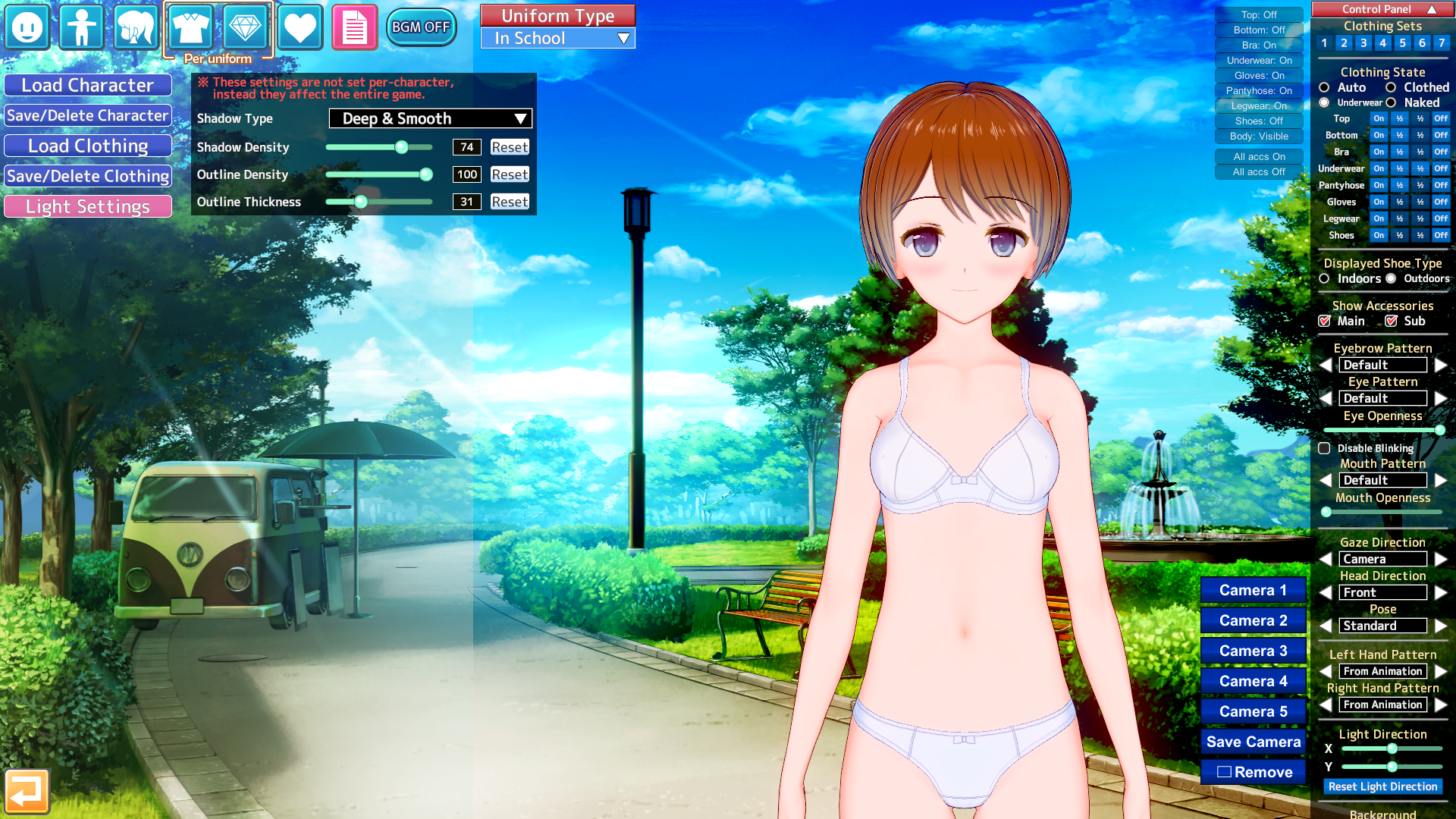
Task: Open the Load Clothing menu
Action: pyautogui.click(x=88, y=146)
